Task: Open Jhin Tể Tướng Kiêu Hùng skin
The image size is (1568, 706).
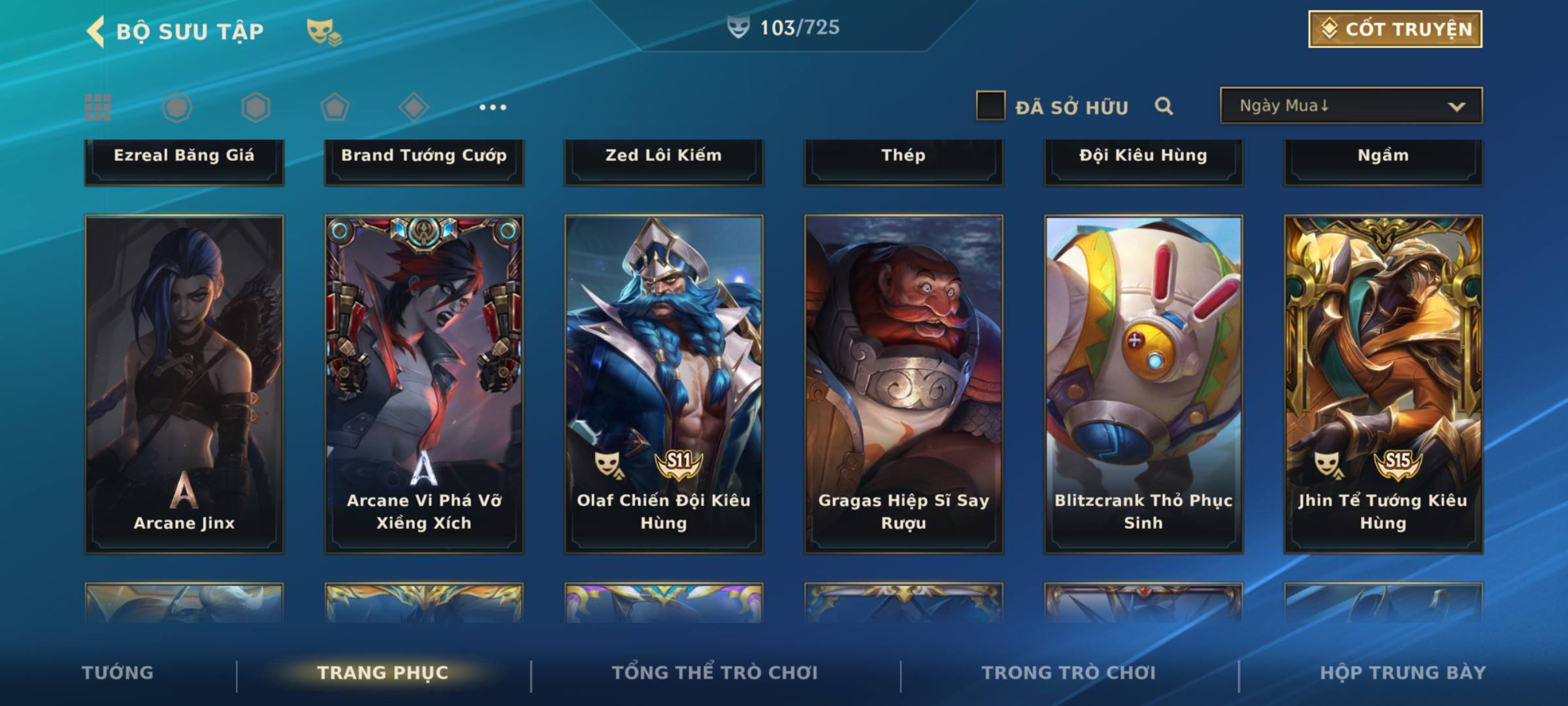Action: point(1383,384)
